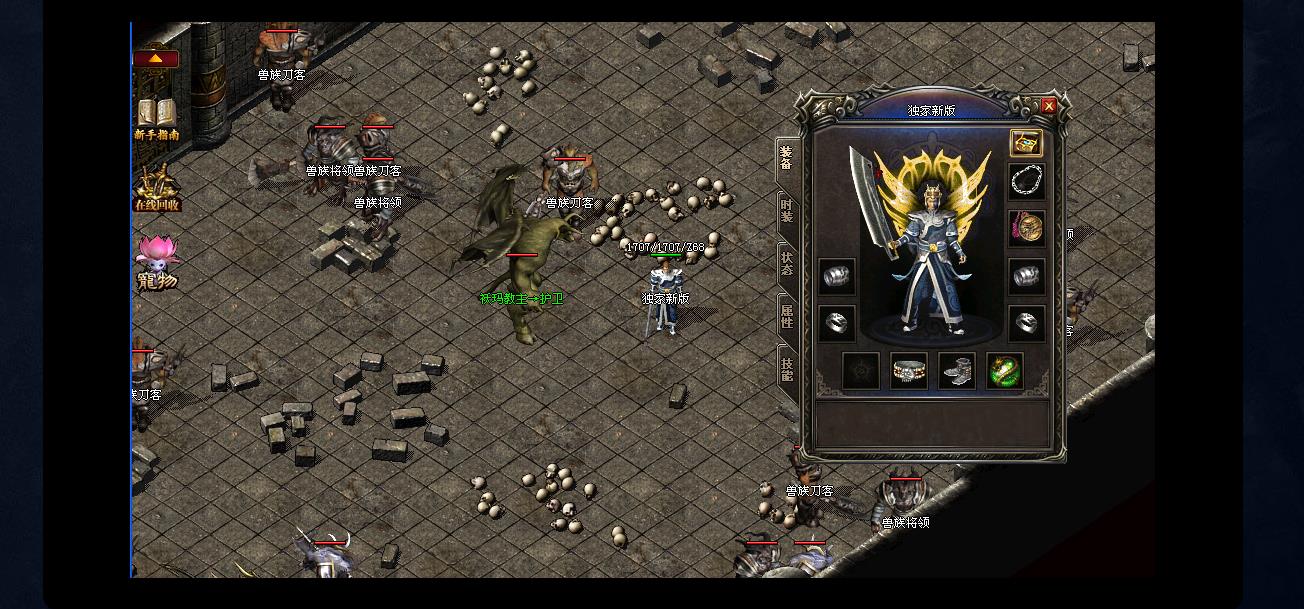The image size is (1304, 609).
Task: Click the treasure chest icon in equipment panel
Action: point(1026,142)
